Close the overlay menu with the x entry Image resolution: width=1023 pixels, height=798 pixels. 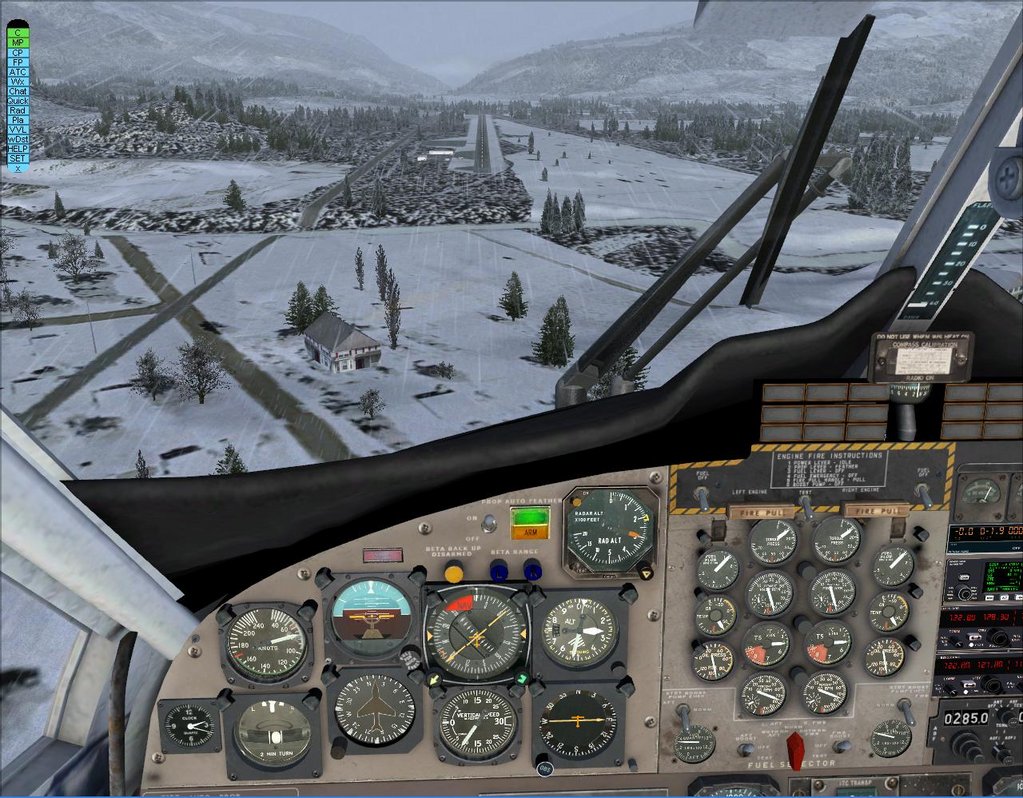click(17, 168)
